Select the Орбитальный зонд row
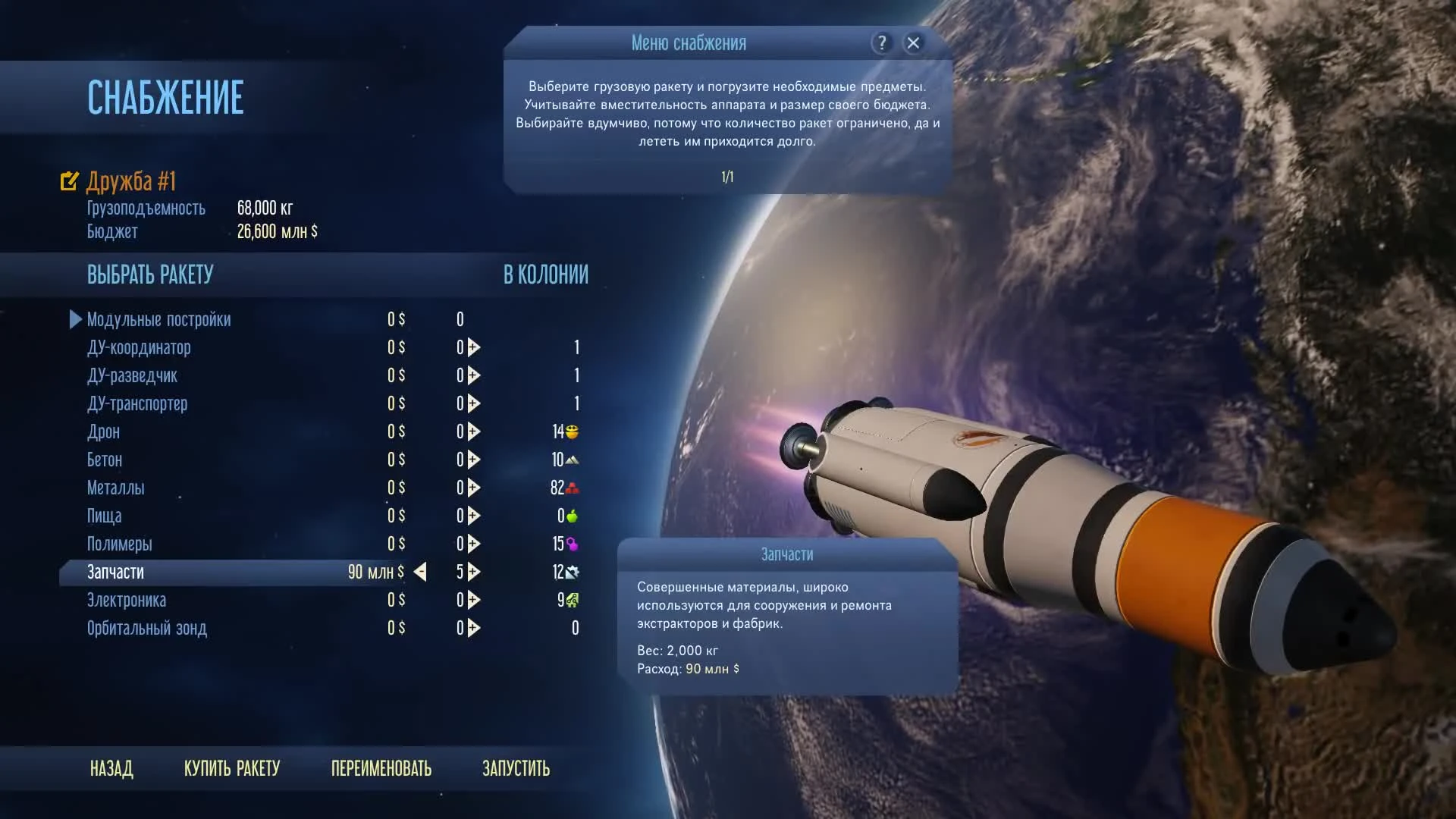 (x=147, y=628)
